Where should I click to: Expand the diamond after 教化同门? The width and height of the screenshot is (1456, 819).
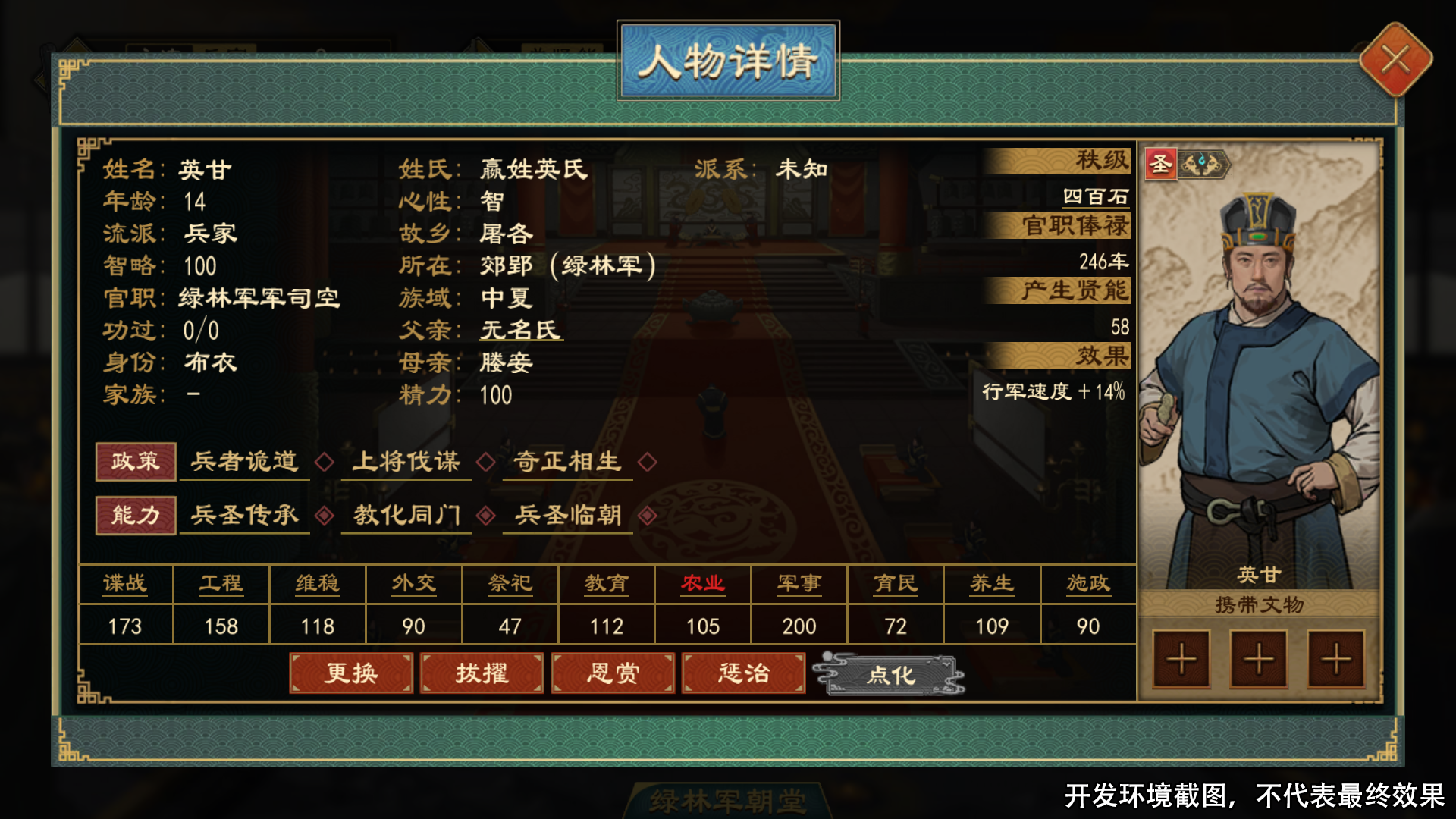click(488, 514)
